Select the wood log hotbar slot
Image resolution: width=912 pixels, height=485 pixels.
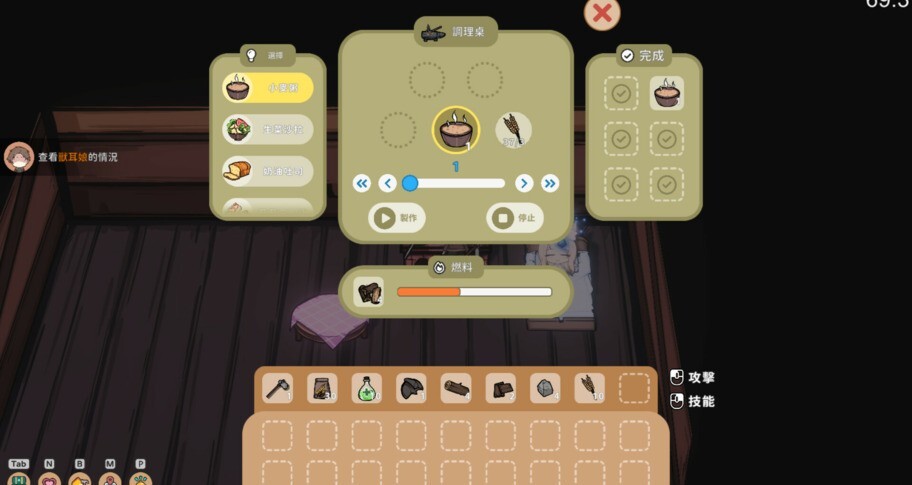(x=455, y=388)
